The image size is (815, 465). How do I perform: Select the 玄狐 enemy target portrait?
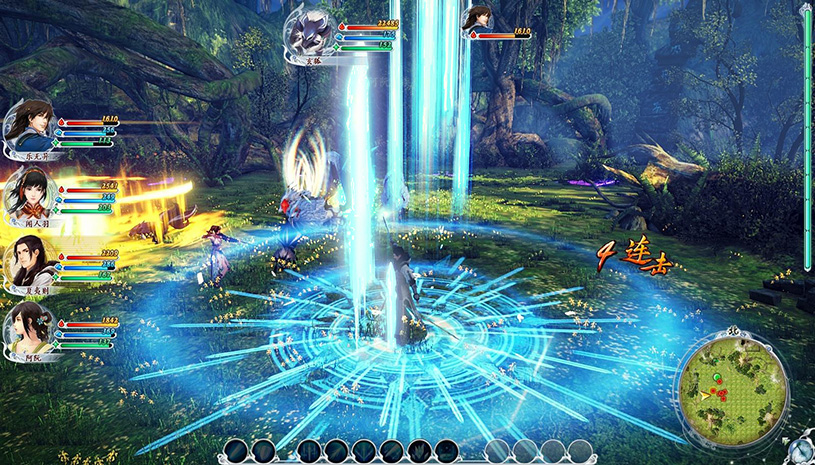point(311,33)
